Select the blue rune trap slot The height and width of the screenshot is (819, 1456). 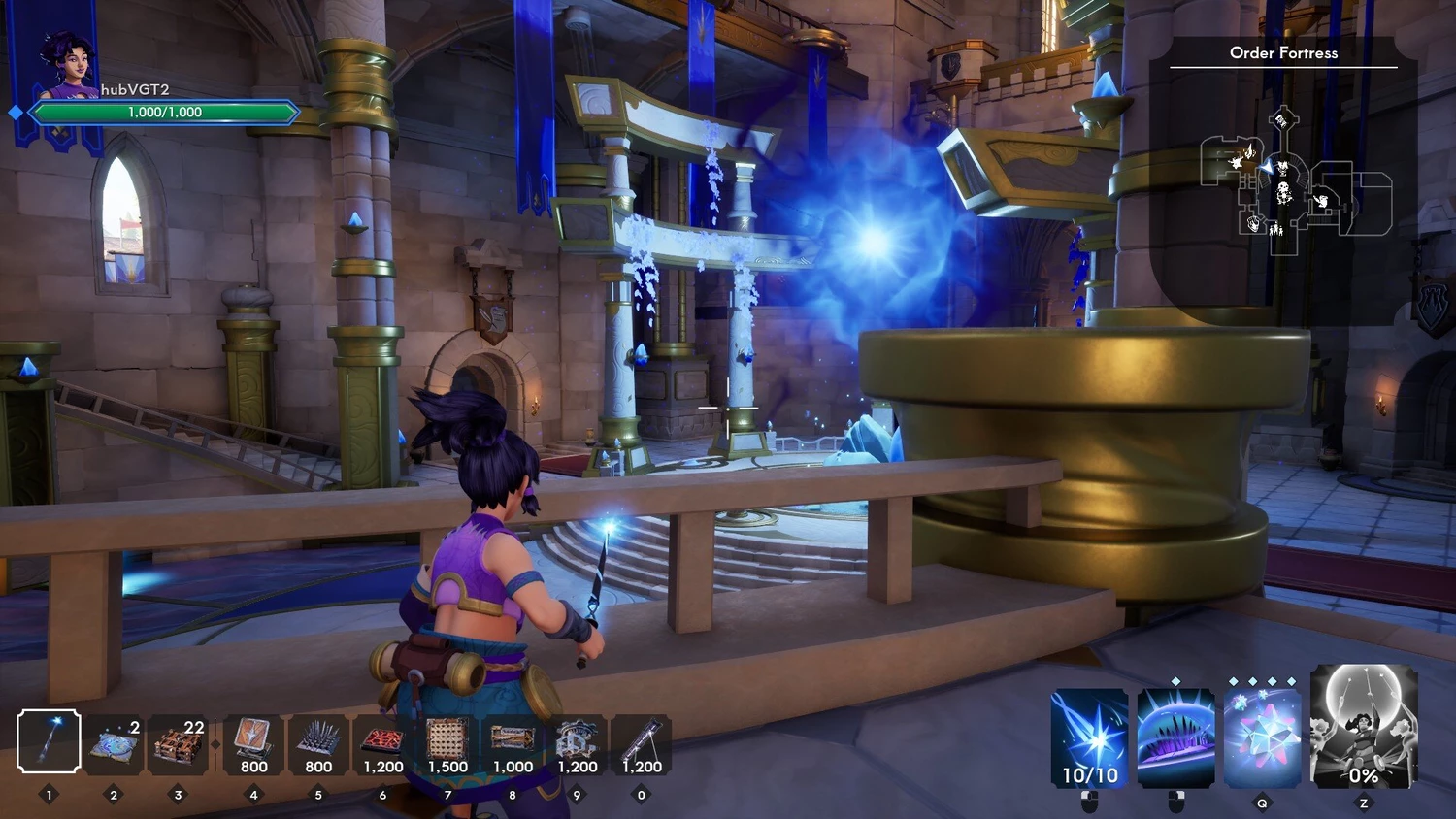(114, 745)
